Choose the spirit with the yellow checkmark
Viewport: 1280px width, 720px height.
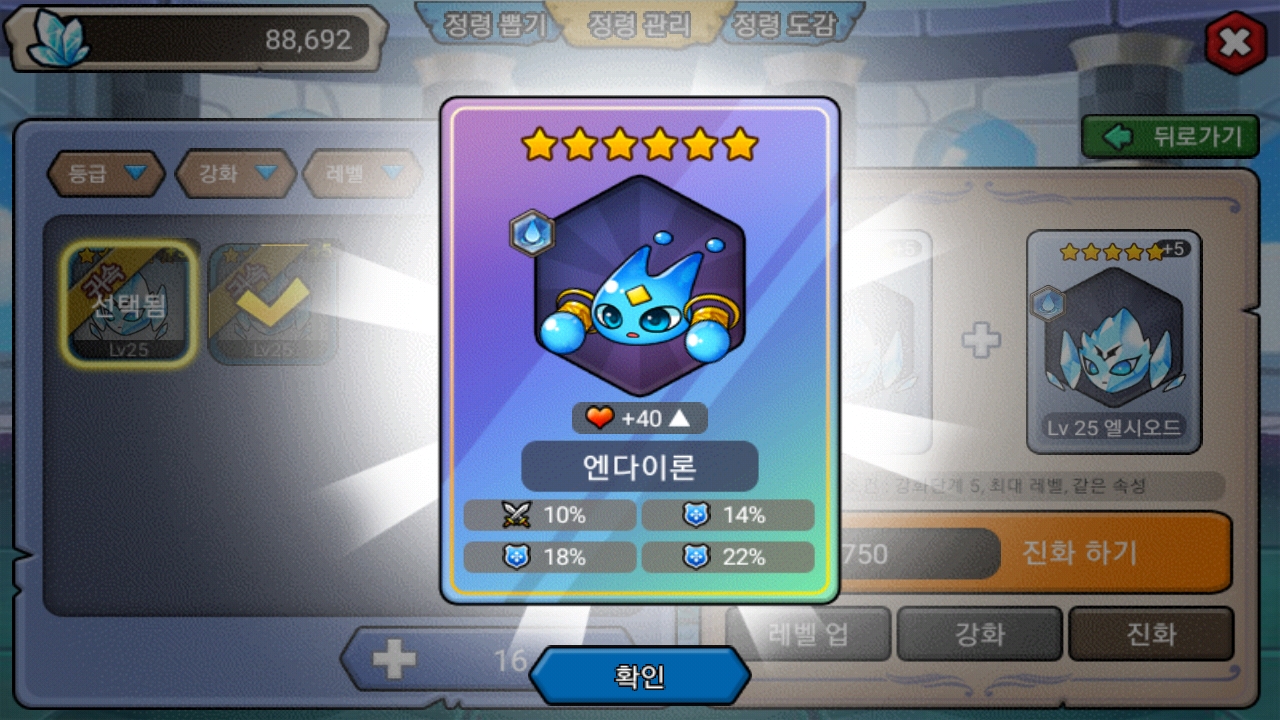pos(272,303)
